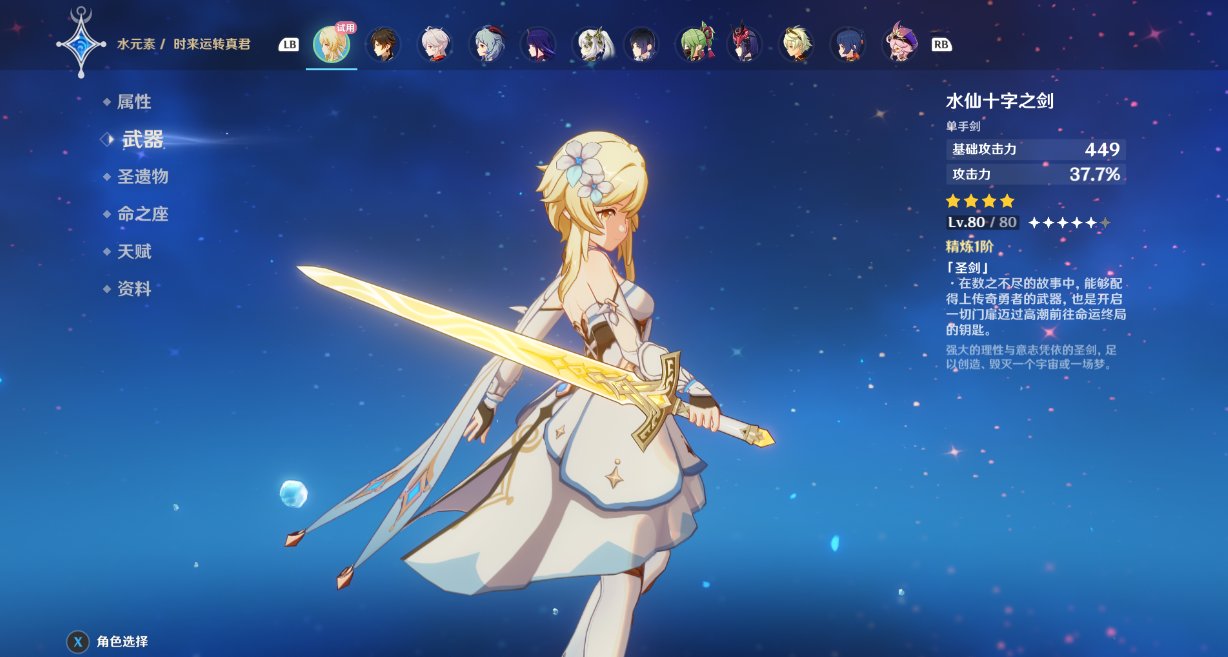Image resolution: width=1228 pixels, height=657 pixels.
Task: Open the 圣遗物 artifacts section
Action: (x=142, y=177)
